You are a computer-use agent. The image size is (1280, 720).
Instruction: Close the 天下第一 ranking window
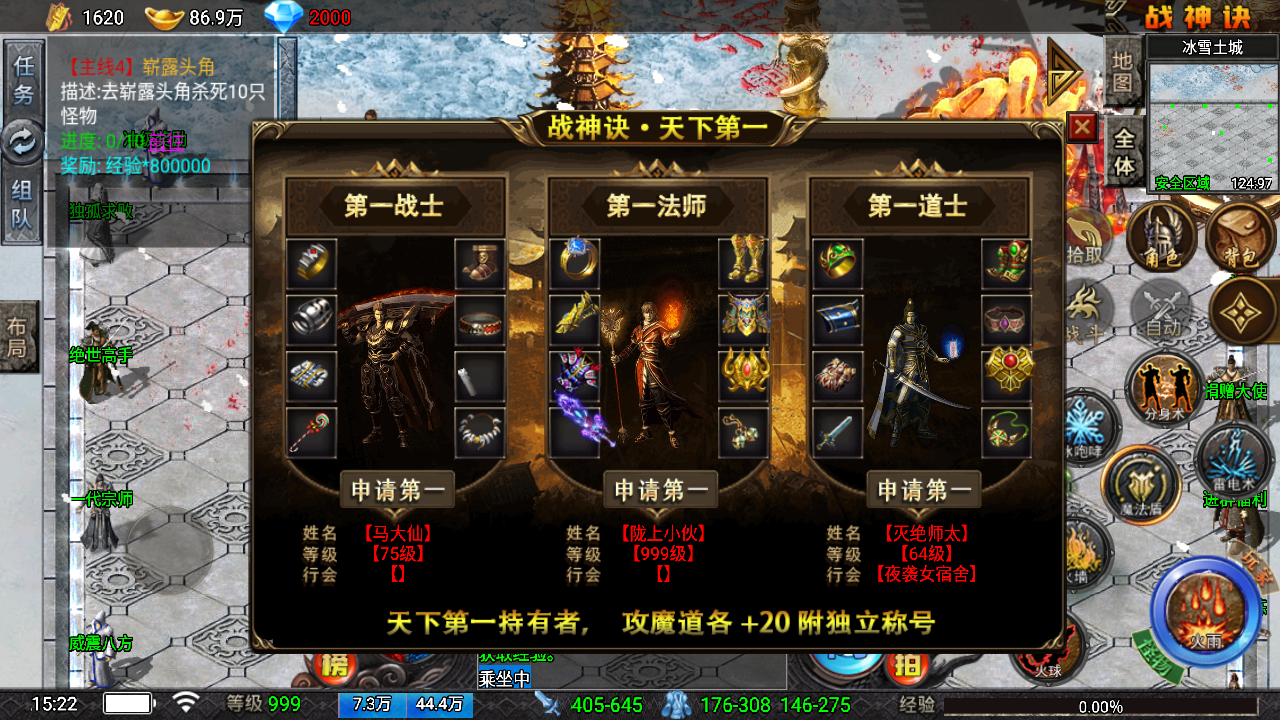click(x=1082, y=127)
